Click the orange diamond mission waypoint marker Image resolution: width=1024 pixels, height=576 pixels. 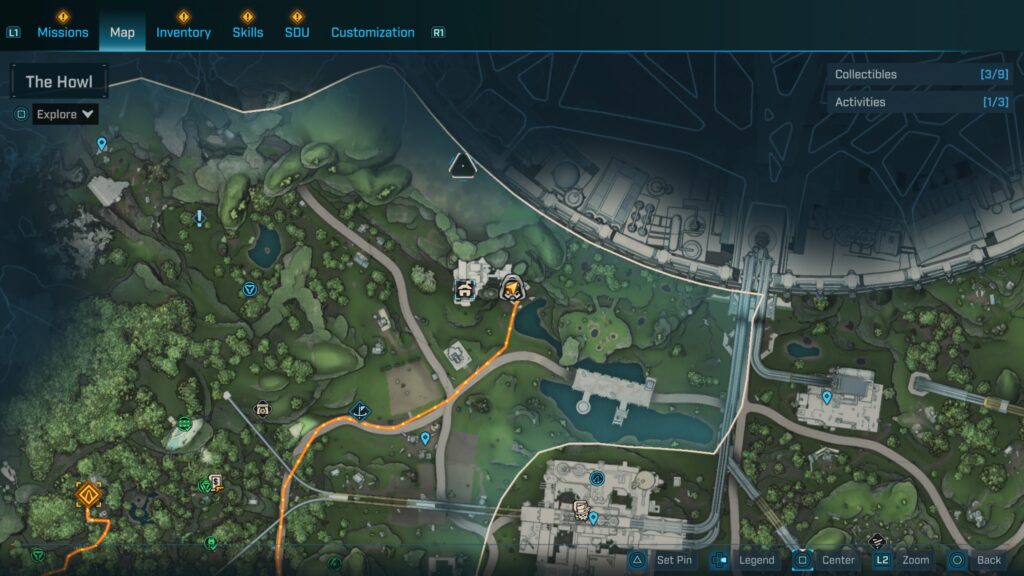click(90, 493)
